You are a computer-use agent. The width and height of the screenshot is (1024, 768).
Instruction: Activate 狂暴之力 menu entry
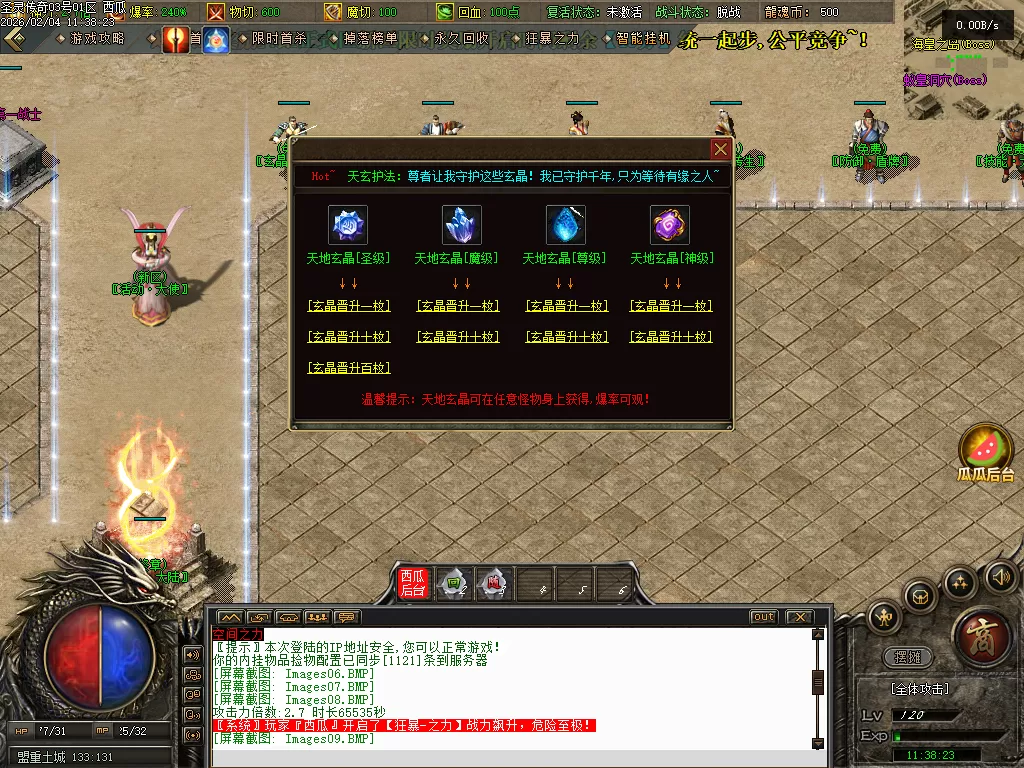point(551,39)
